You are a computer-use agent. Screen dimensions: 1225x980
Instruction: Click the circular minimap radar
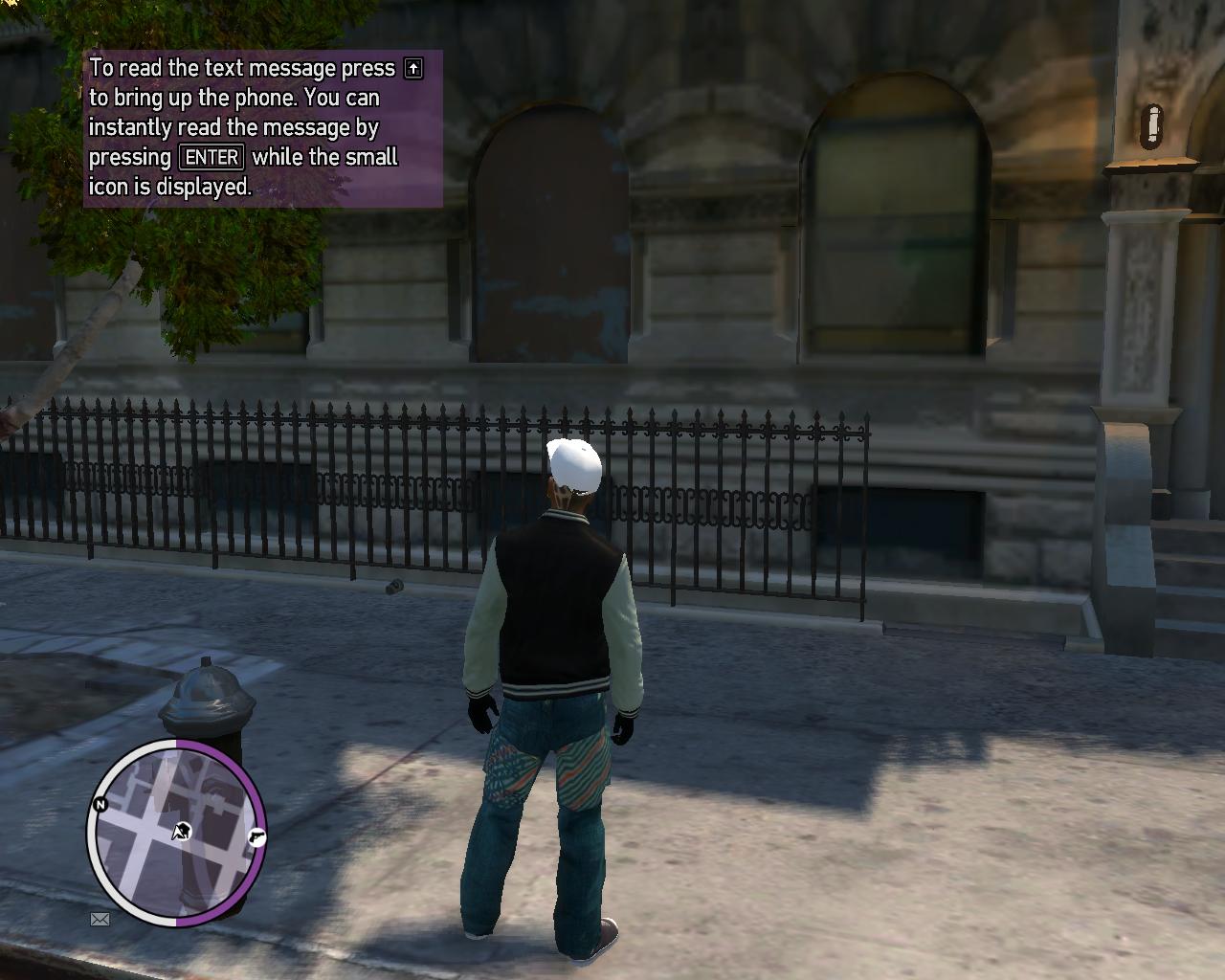click(x=177, y=833)
